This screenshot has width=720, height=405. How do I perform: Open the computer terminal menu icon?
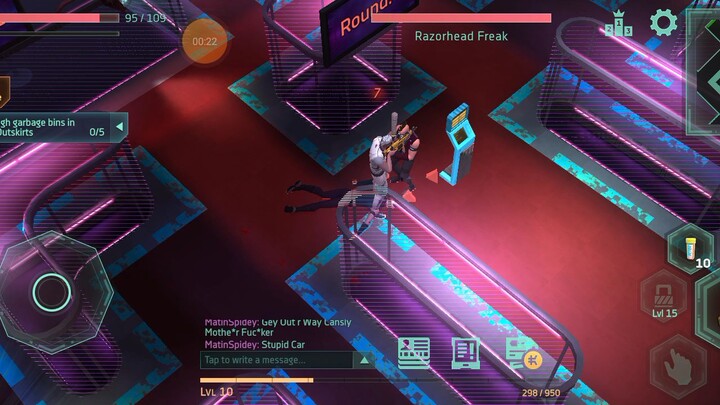pyautogui.click(x=465, y=353)
